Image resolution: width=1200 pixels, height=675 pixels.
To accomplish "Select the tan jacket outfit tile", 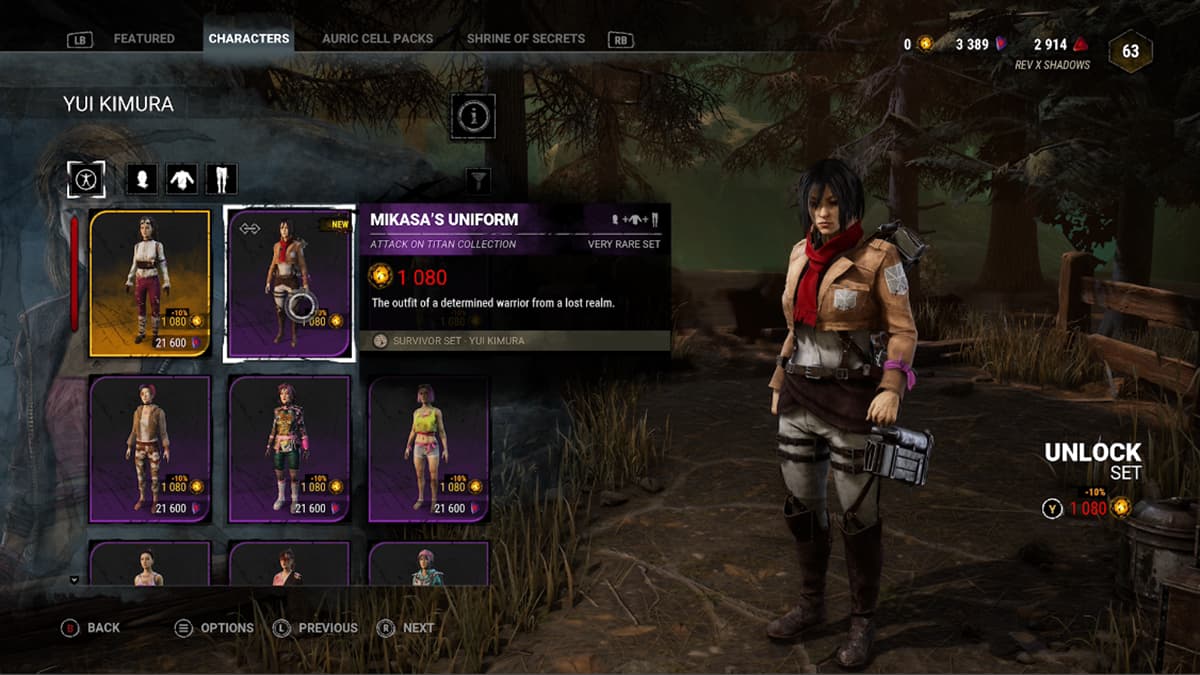I will click(x=150, y=449).
